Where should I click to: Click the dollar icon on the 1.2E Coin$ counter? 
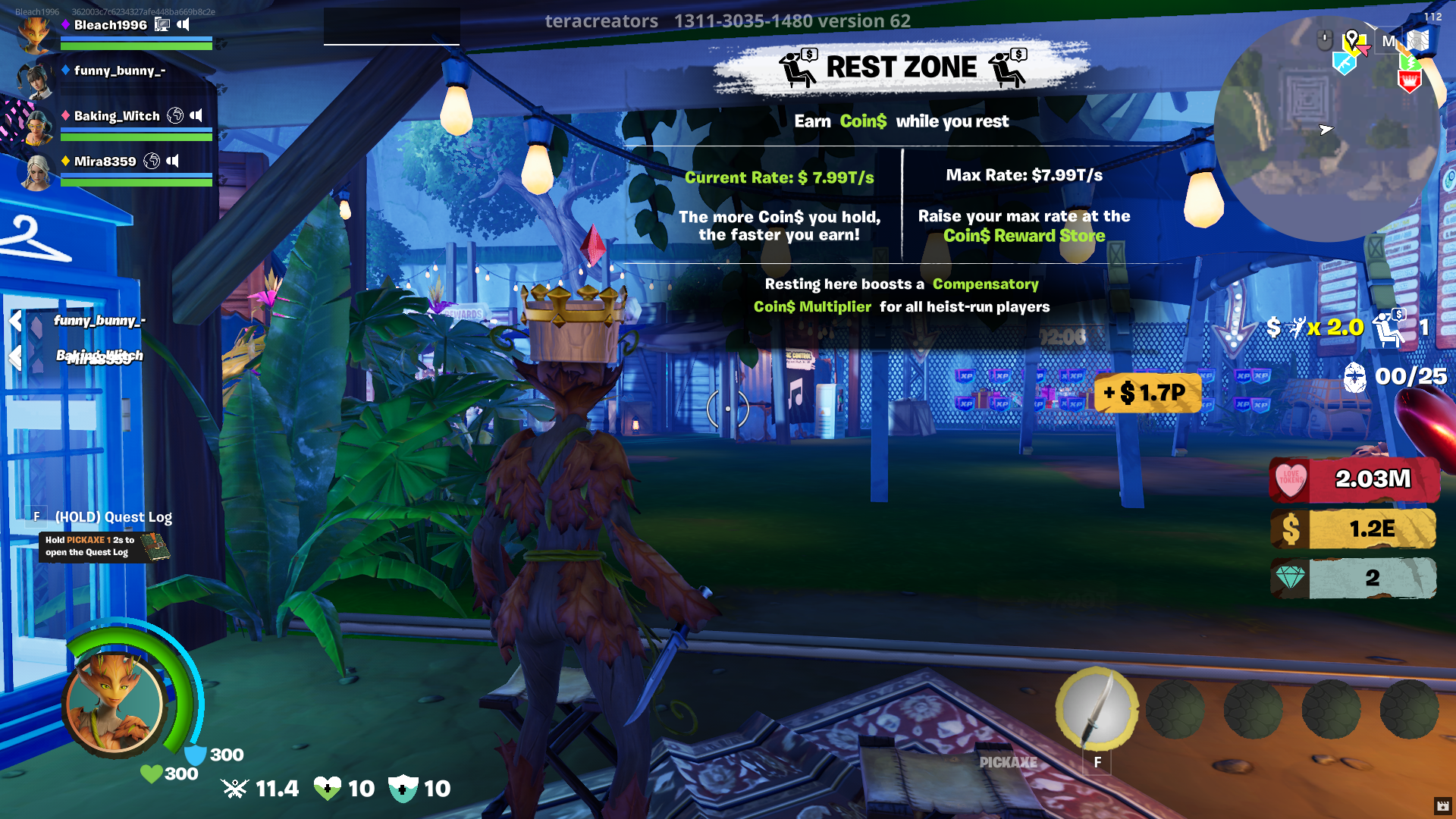pyautogui.click(x=1291, y=529)
